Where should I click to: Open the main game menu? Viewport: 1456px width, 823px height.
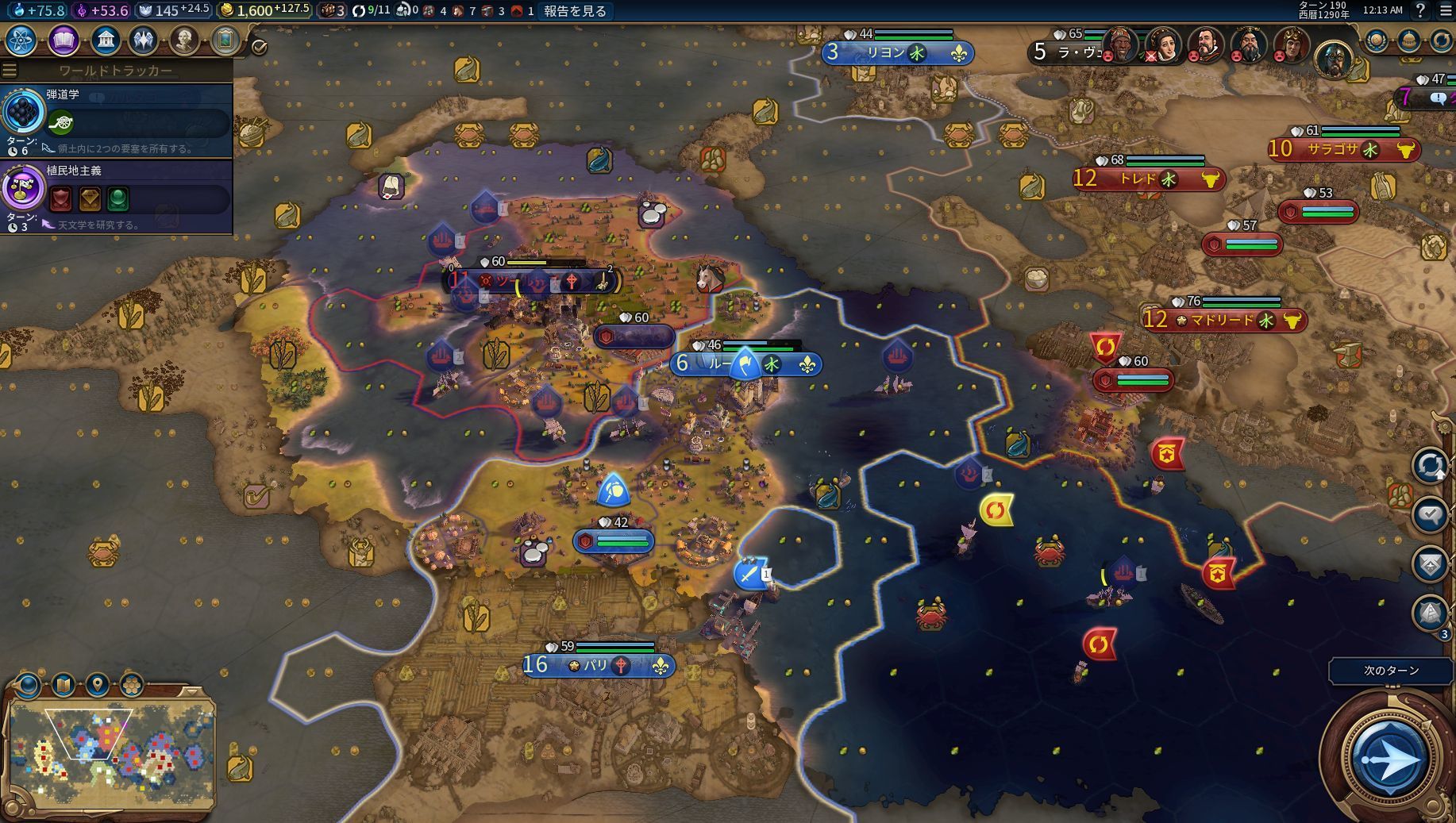pyautogui.click(x=1445, y=10)
